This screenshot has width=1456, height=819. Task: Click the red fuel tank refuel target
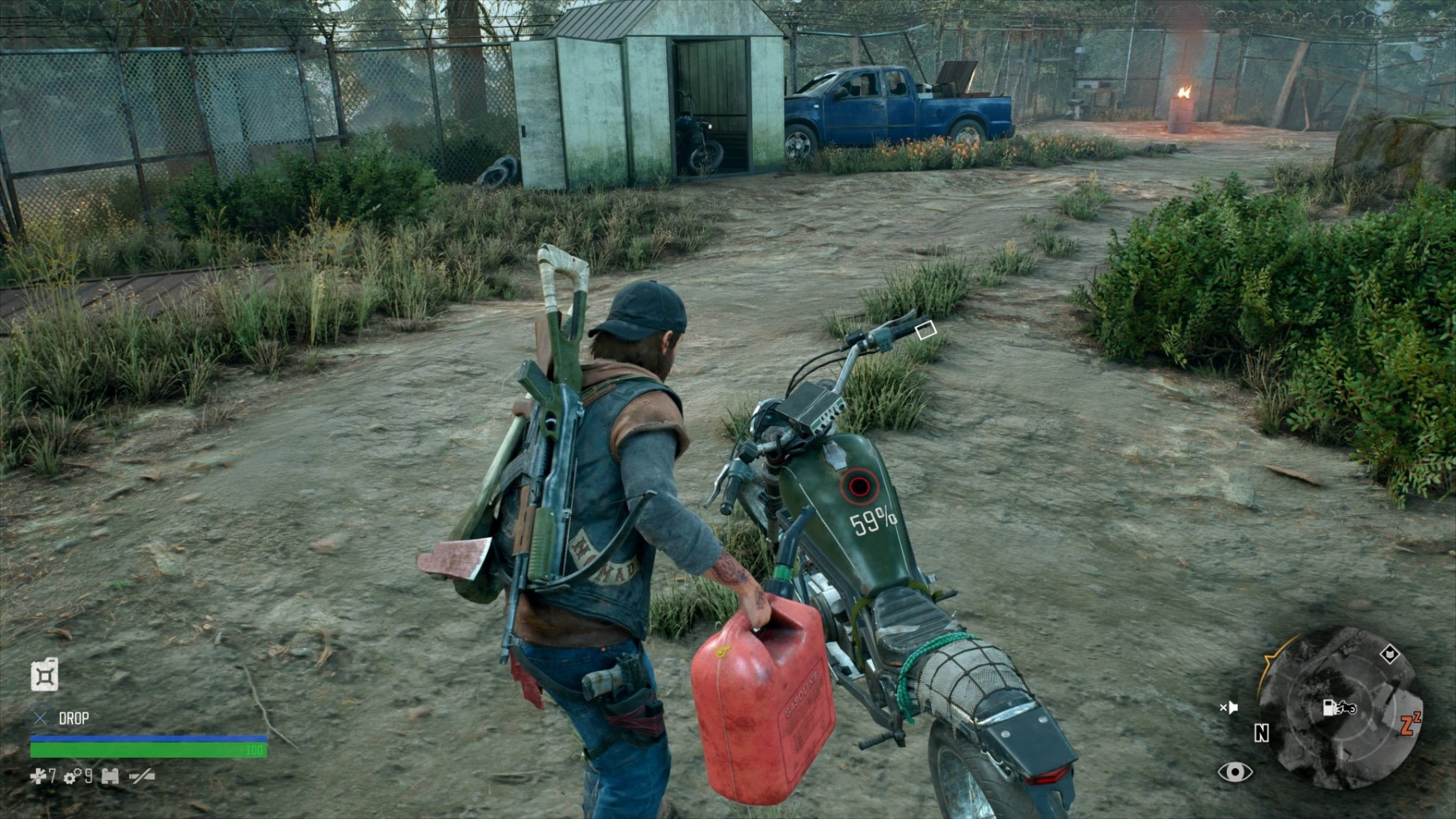coord(858,486)
